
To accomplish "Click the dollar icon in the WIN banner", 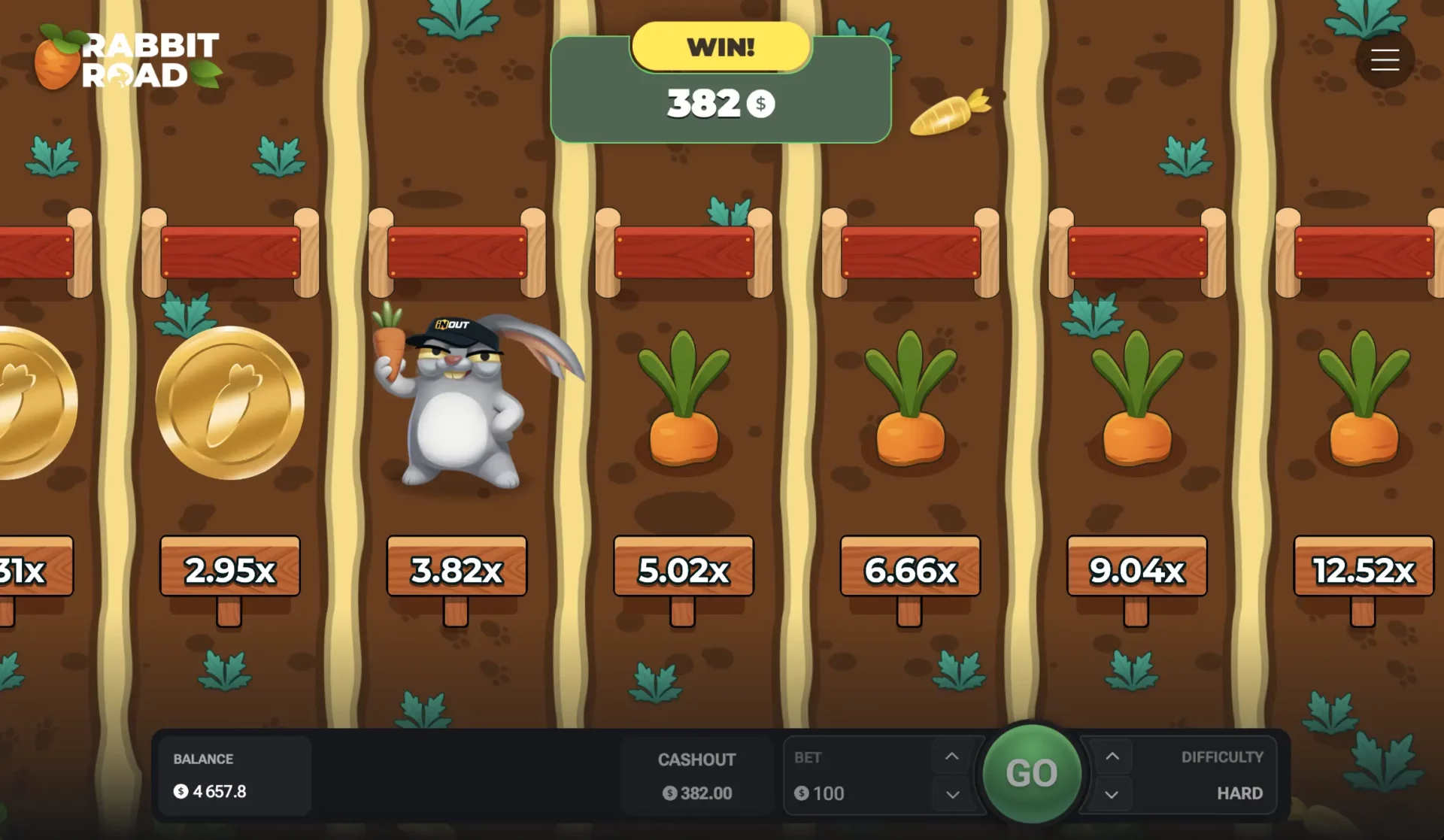I will (x=760, y=105).
